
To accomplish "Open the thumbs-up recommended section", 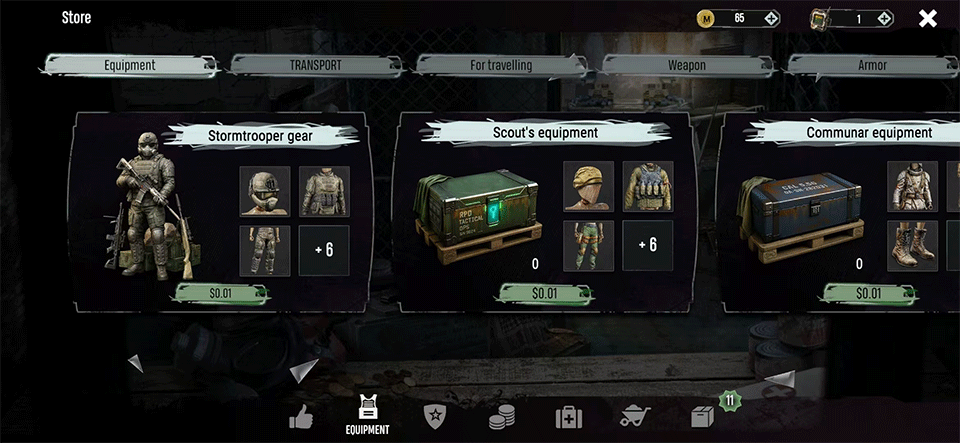I will pos(301,415).
